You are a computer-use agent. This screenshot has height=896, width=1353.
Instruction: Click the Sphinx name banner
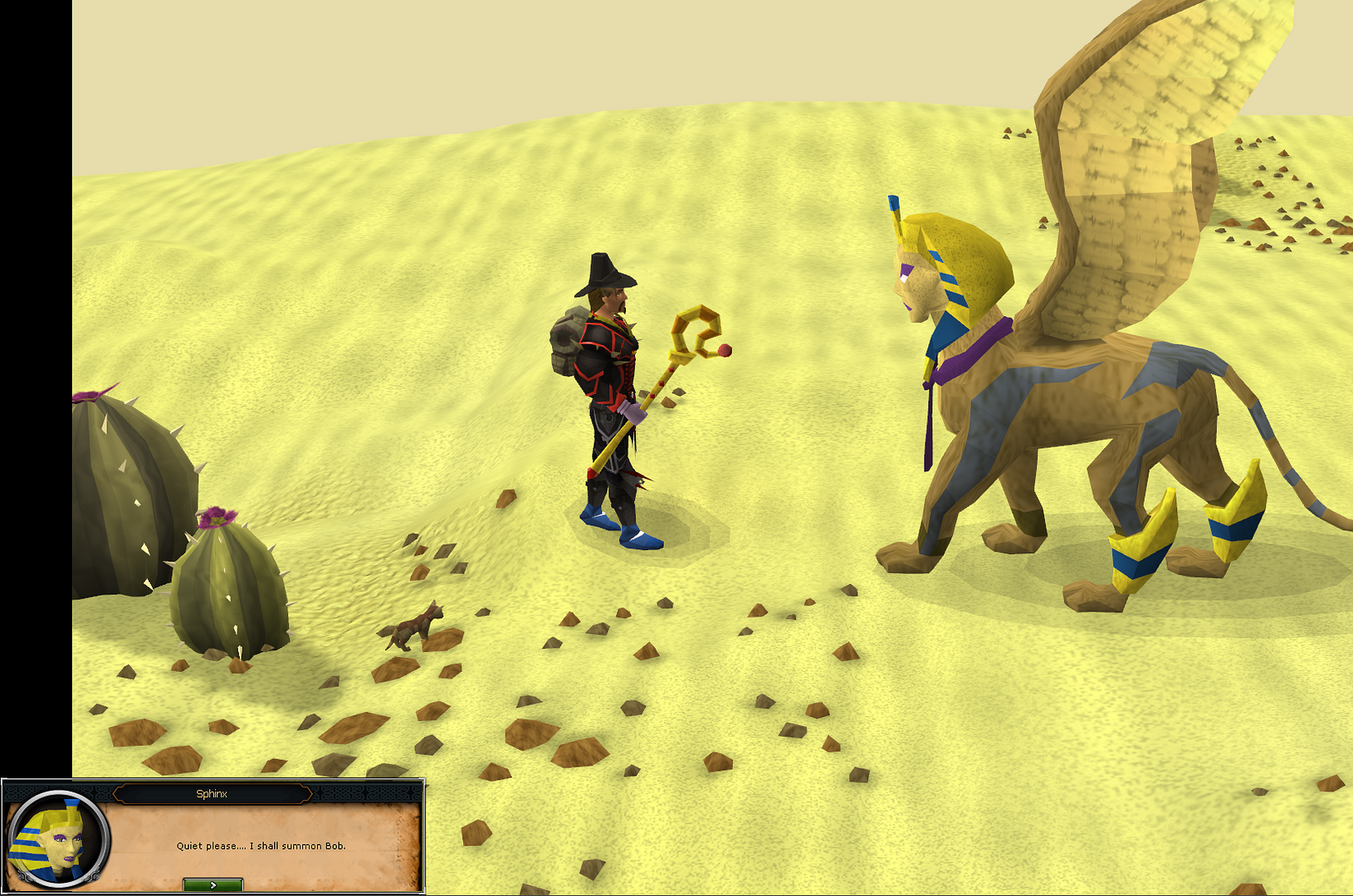(x=213, y=794)
